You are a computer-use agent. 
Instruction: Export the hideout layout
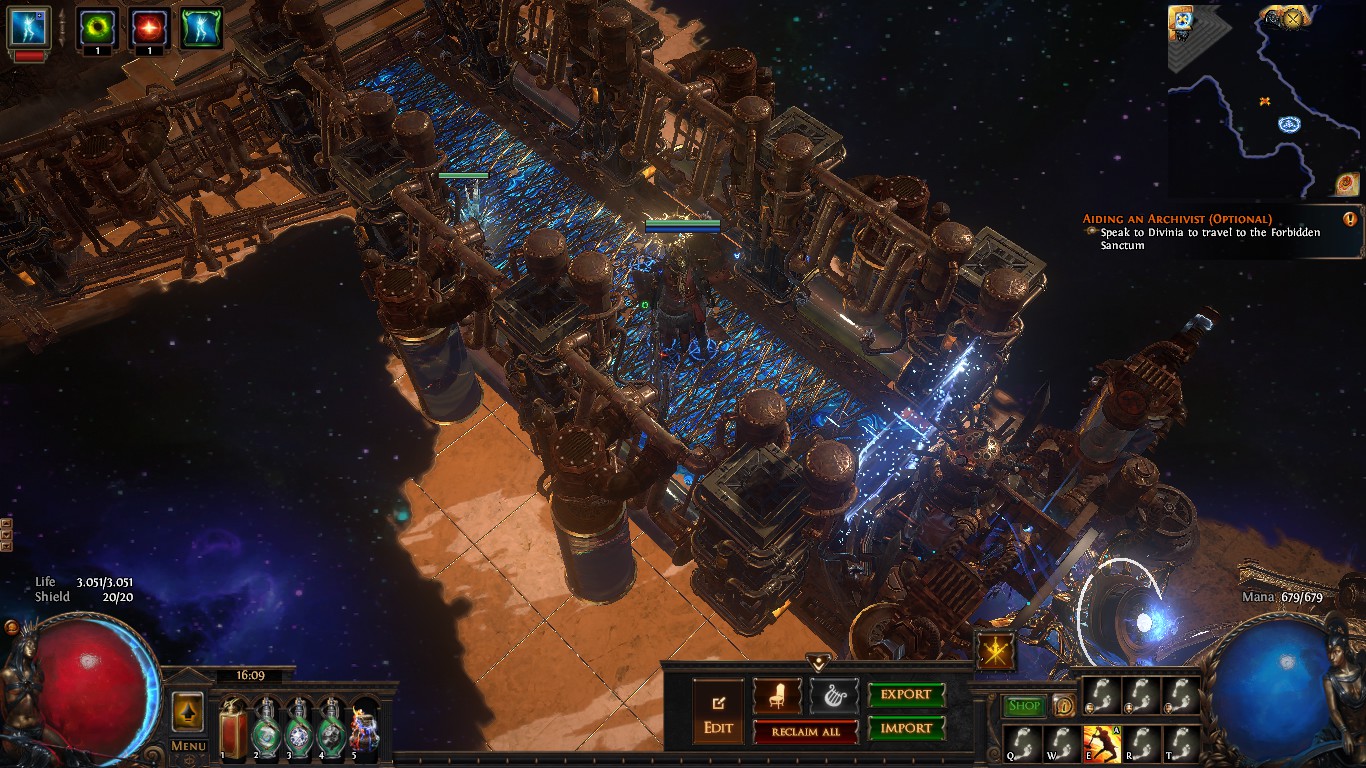tap(906, 695)
